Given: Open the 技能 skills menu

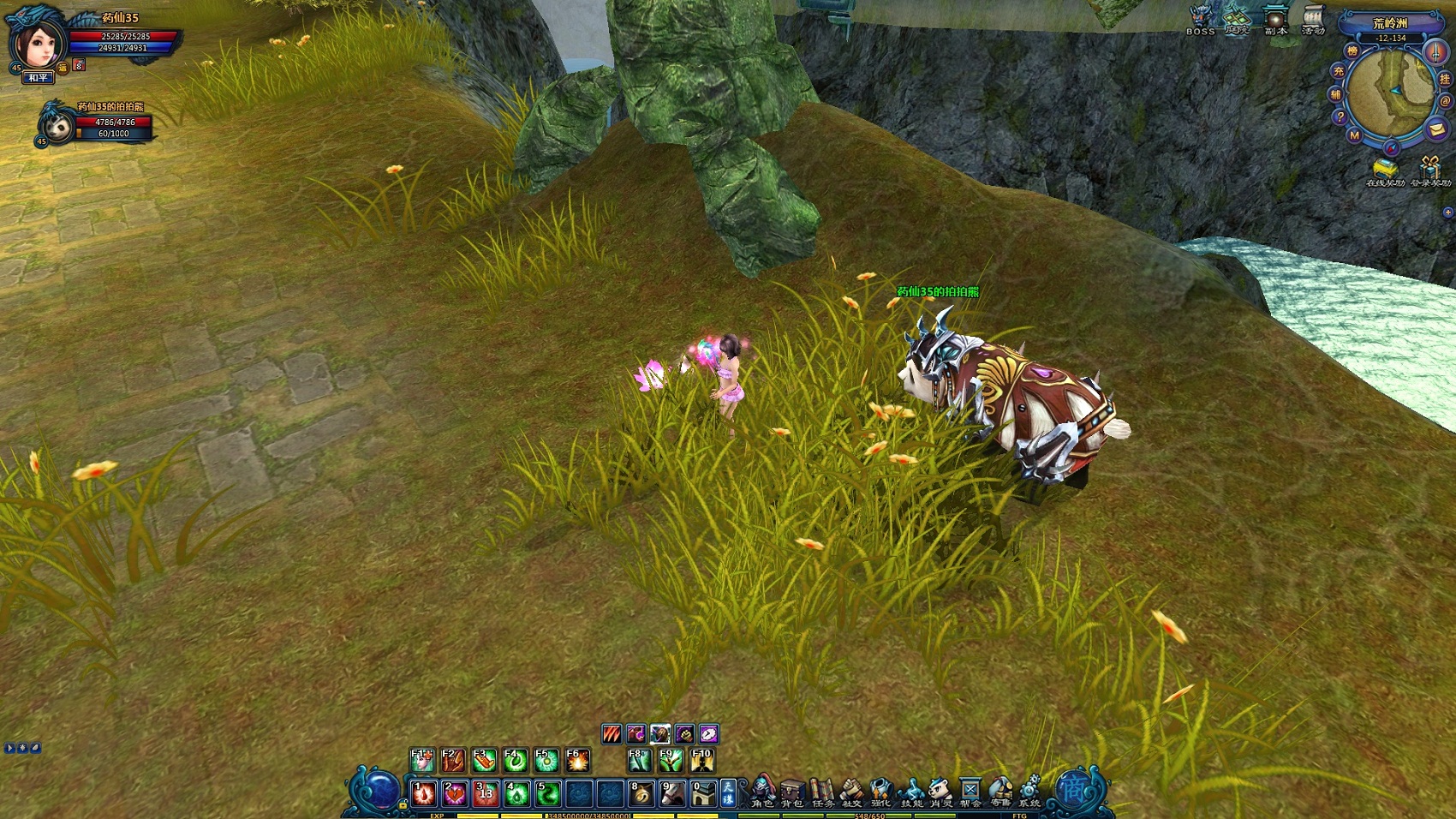Looking at the screenshot, I should [911, 791].
